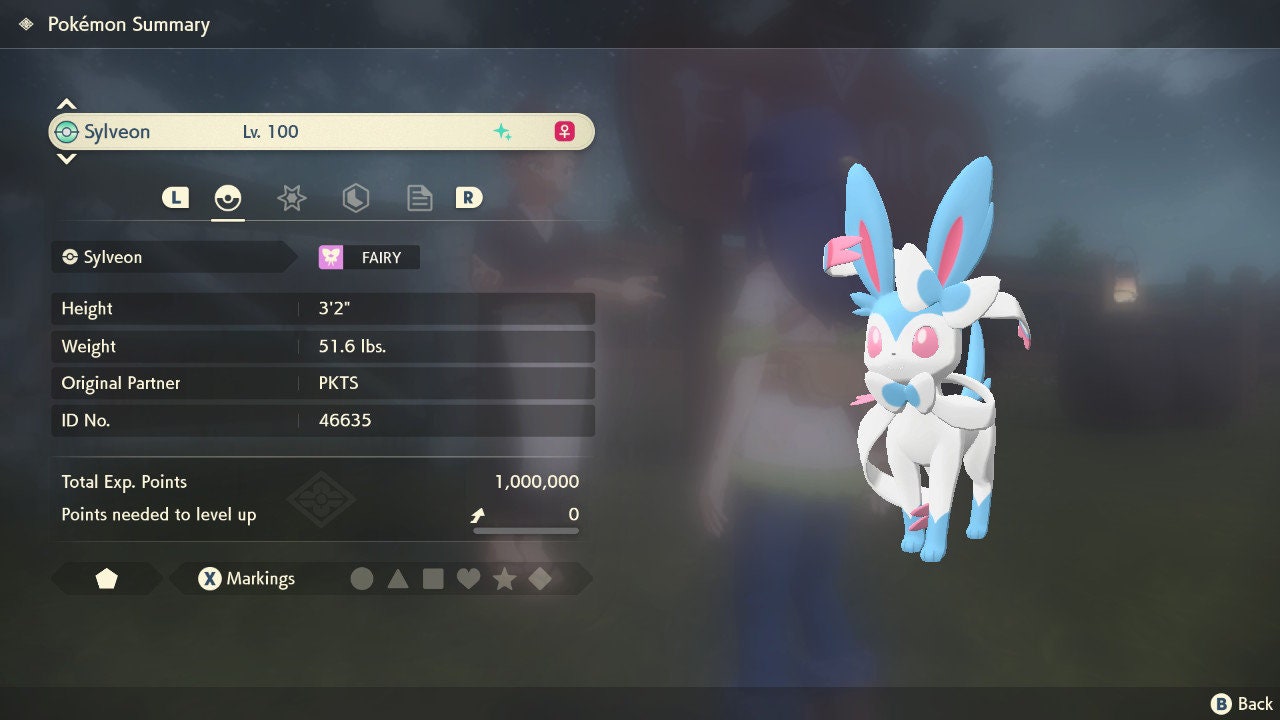Toggle the diamond marking
The width and height of the screenshot is (1280, 720).
[540, 578]
